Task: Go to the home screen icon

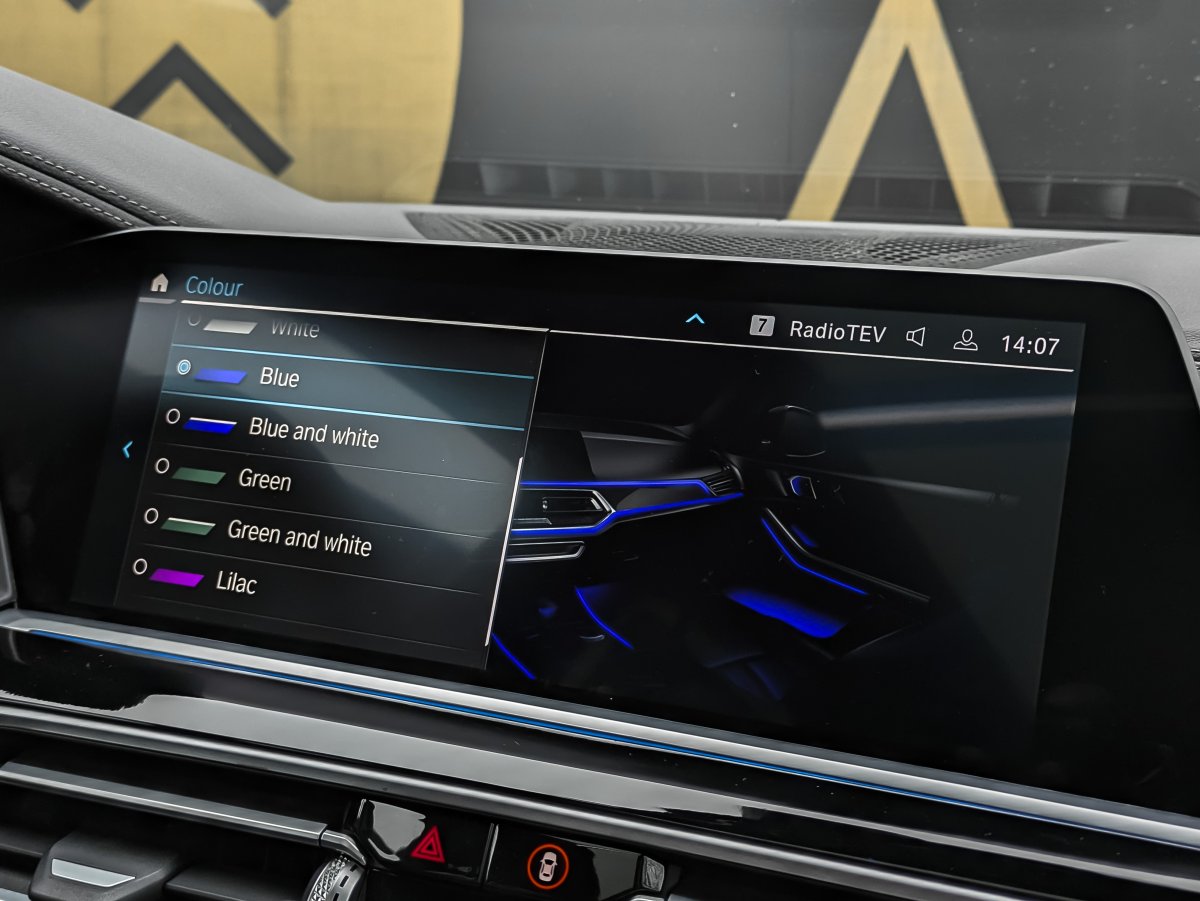Action: 159,283
